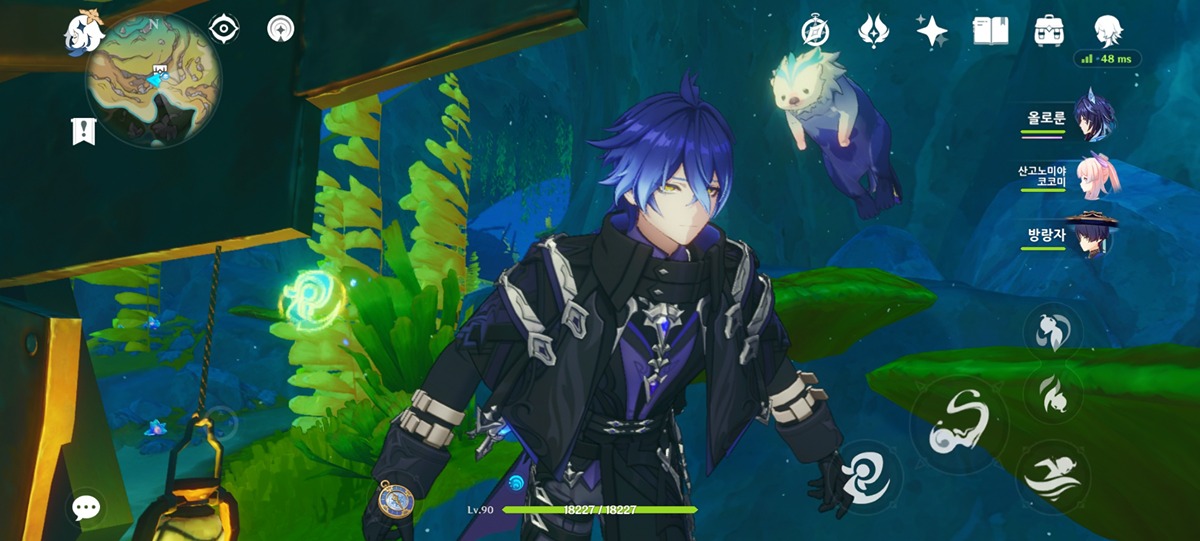
Task: Activate the eye-shaped Elemental Sight icon
Action: pos(224,29)
